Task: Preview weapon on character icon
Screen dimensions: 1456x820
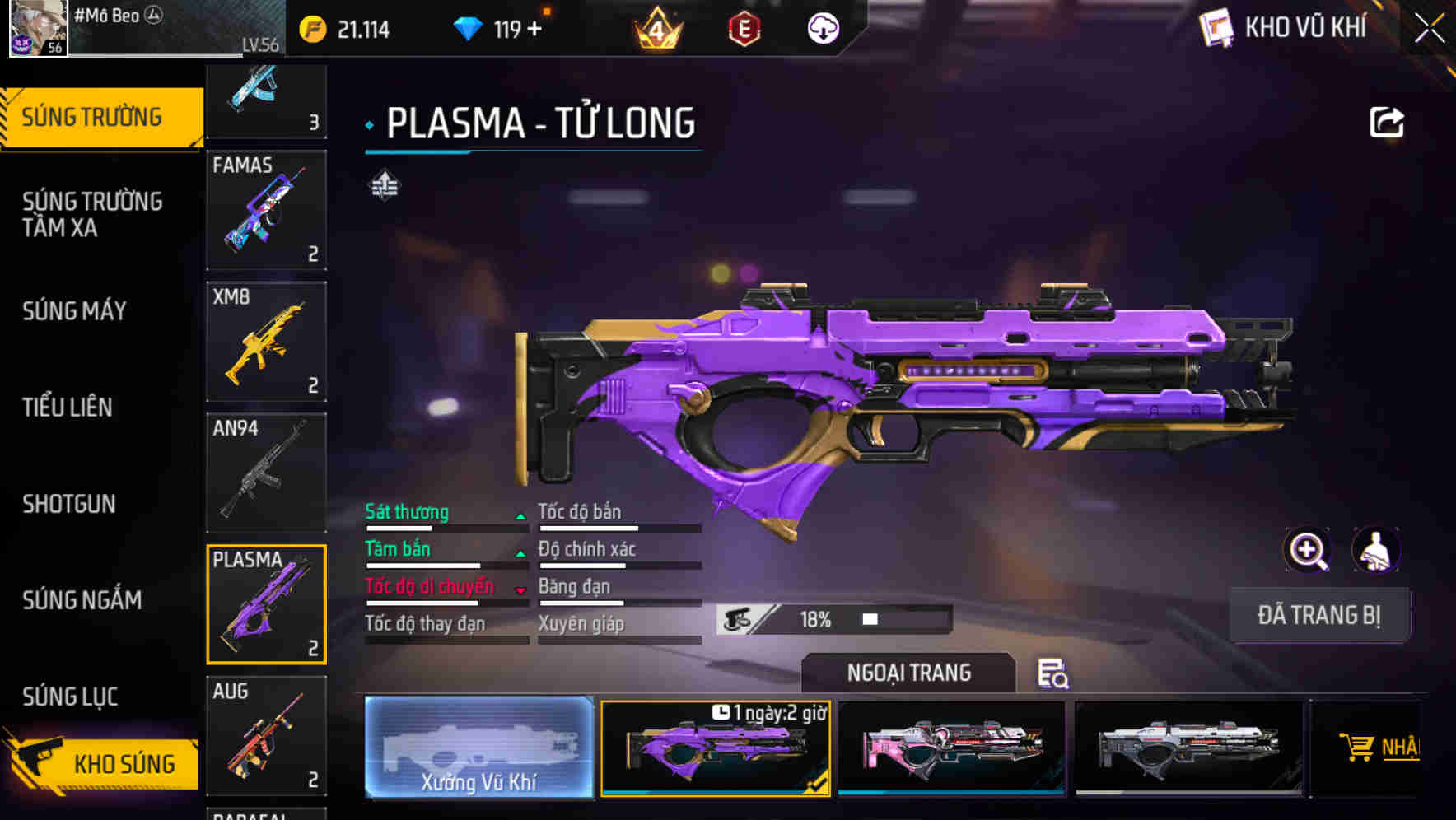Action: click(x=1375, y=550)
